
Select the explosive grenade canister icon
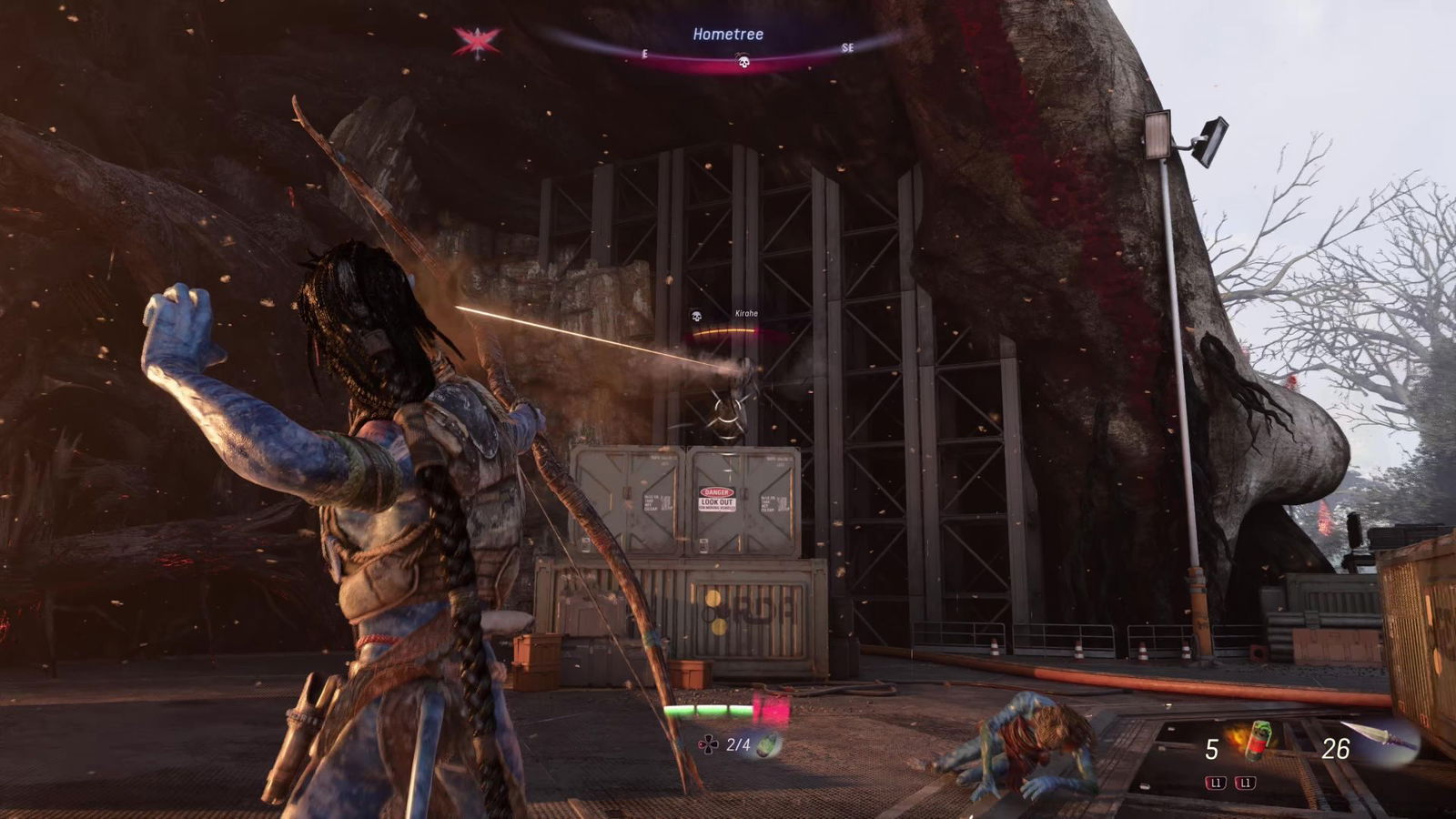1257,740
